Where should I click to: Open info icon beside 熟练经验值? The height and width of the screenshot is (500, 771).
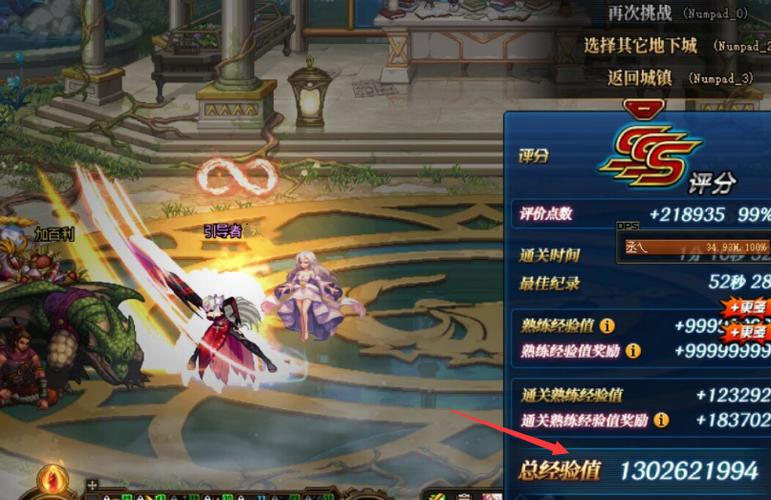pos(607,326)
